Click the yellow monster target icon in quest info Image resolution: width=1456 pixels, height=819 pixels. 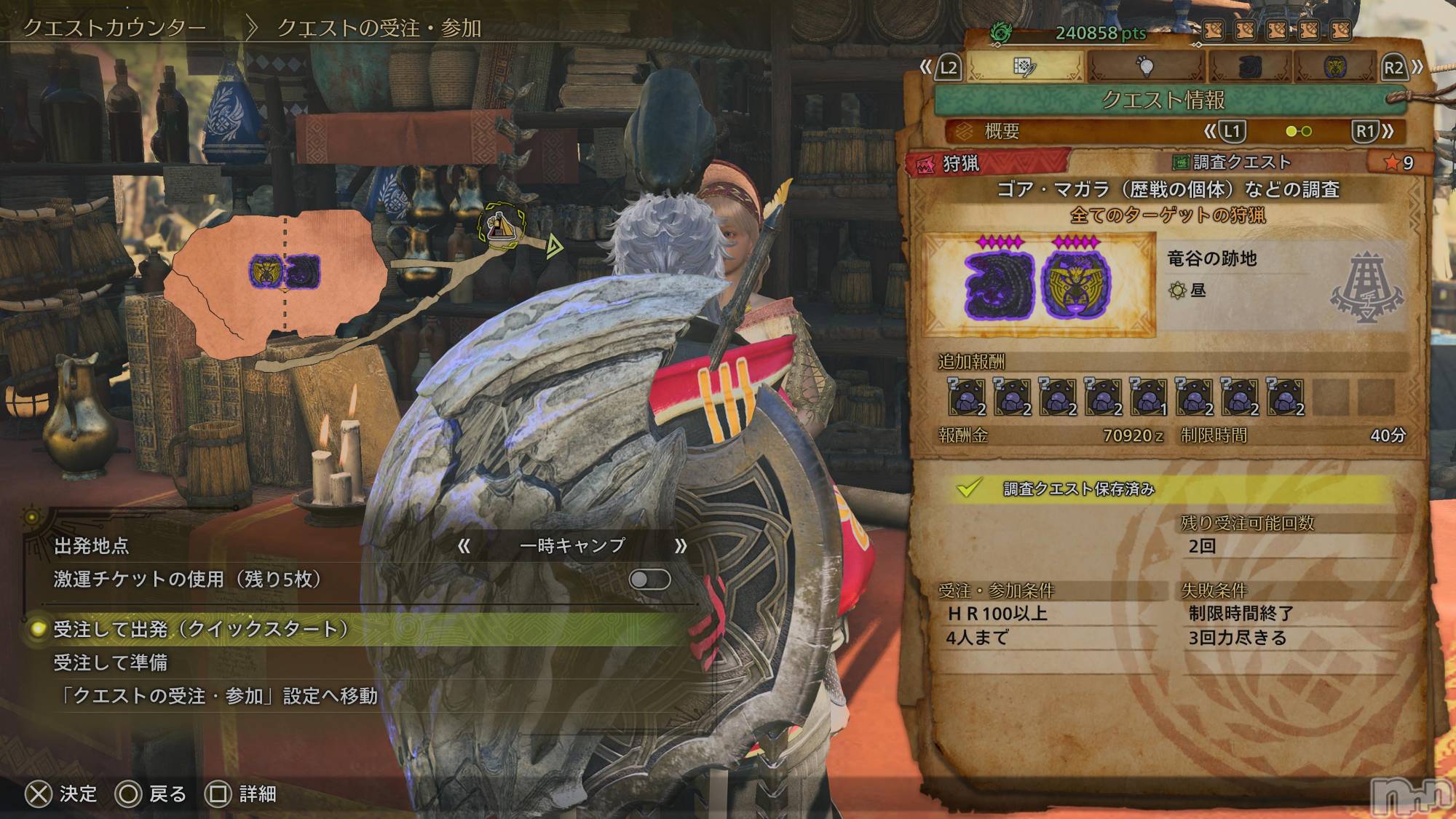(x=1076, y=285)
